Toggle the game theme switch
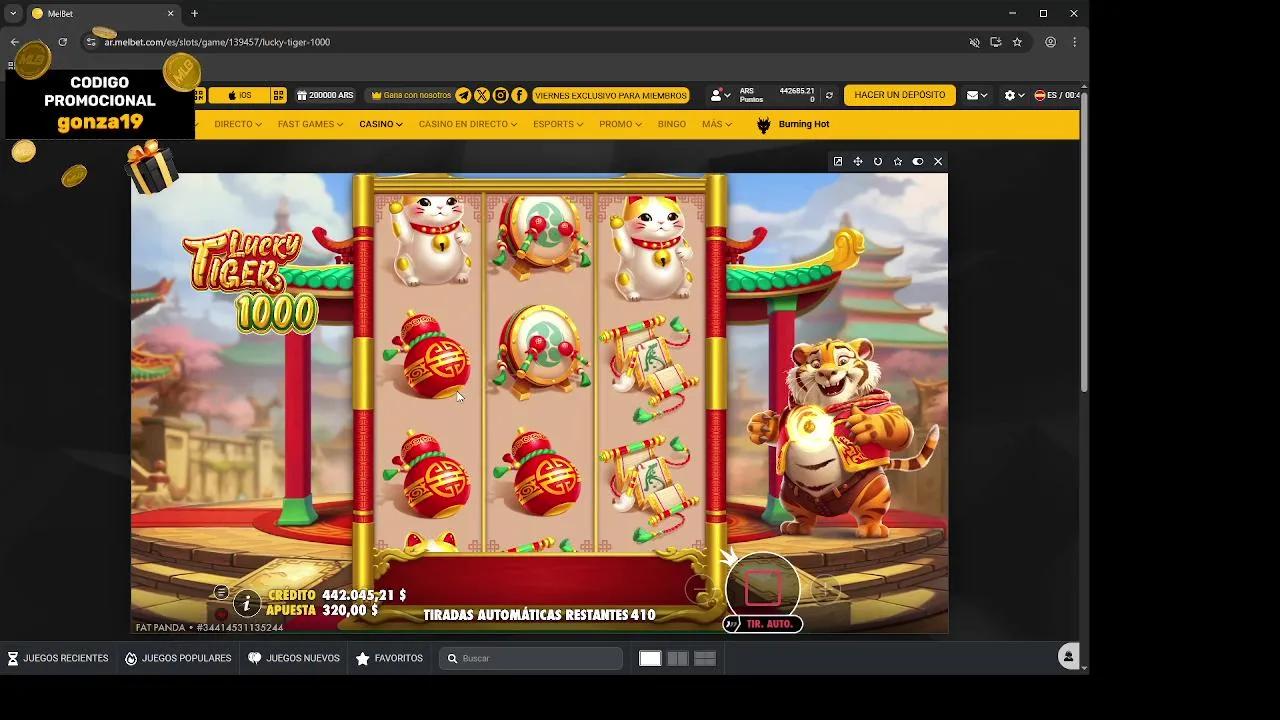 coord(917,161)
